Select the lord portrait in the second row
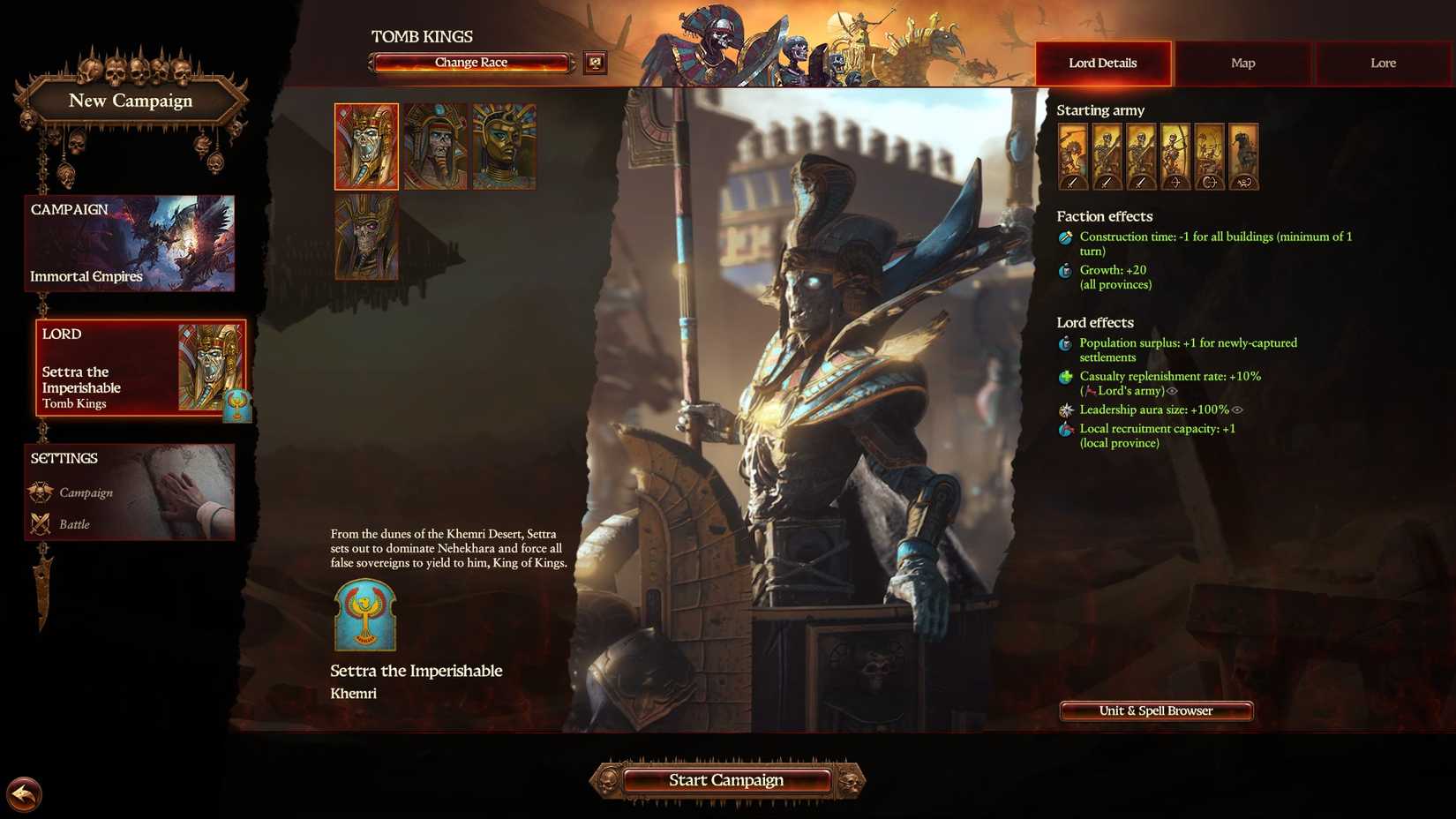This screenshot has width=1456, height=819. pyautogui.click(x=365, y=238)
